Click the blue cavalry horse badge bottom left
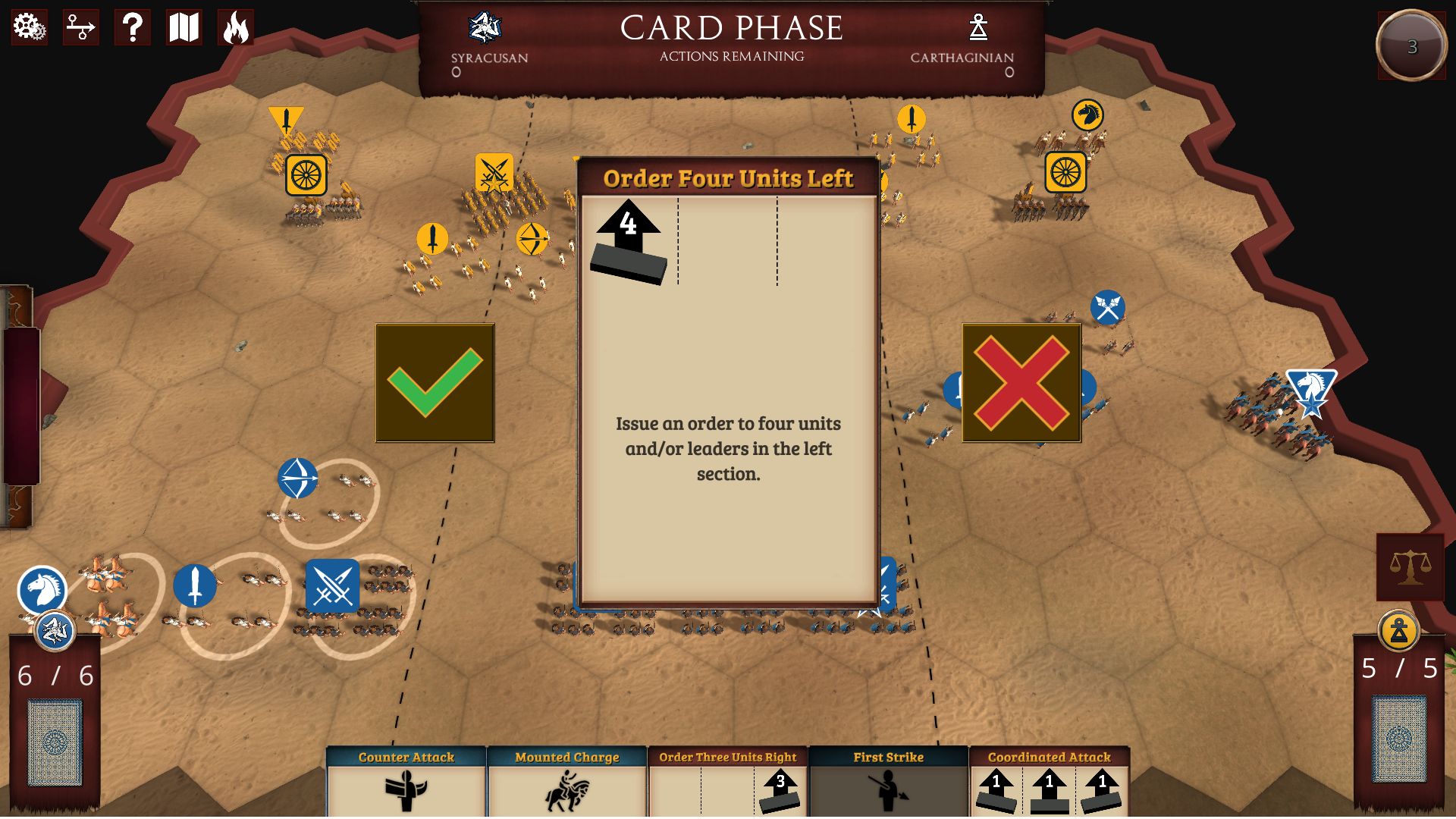The image size is (1456, 819). click(43, 585)
